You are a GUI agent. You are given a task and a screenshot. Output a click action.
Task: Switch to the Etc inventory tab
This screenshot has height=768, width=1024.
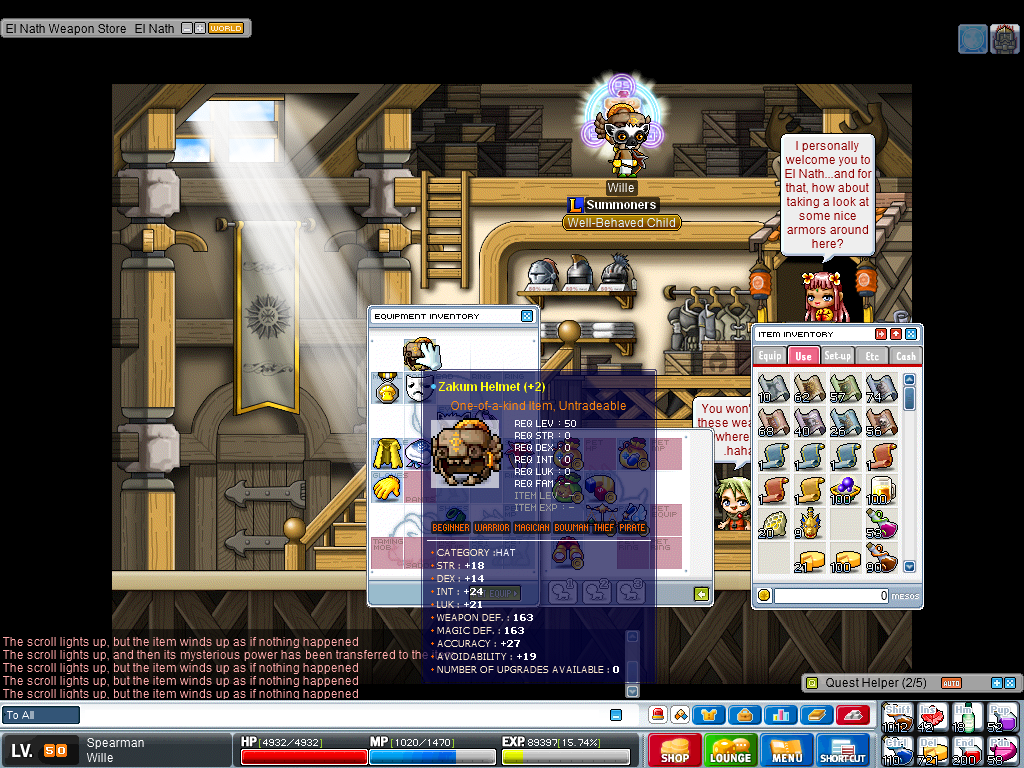pyautogui.click(x=872, y=356)
